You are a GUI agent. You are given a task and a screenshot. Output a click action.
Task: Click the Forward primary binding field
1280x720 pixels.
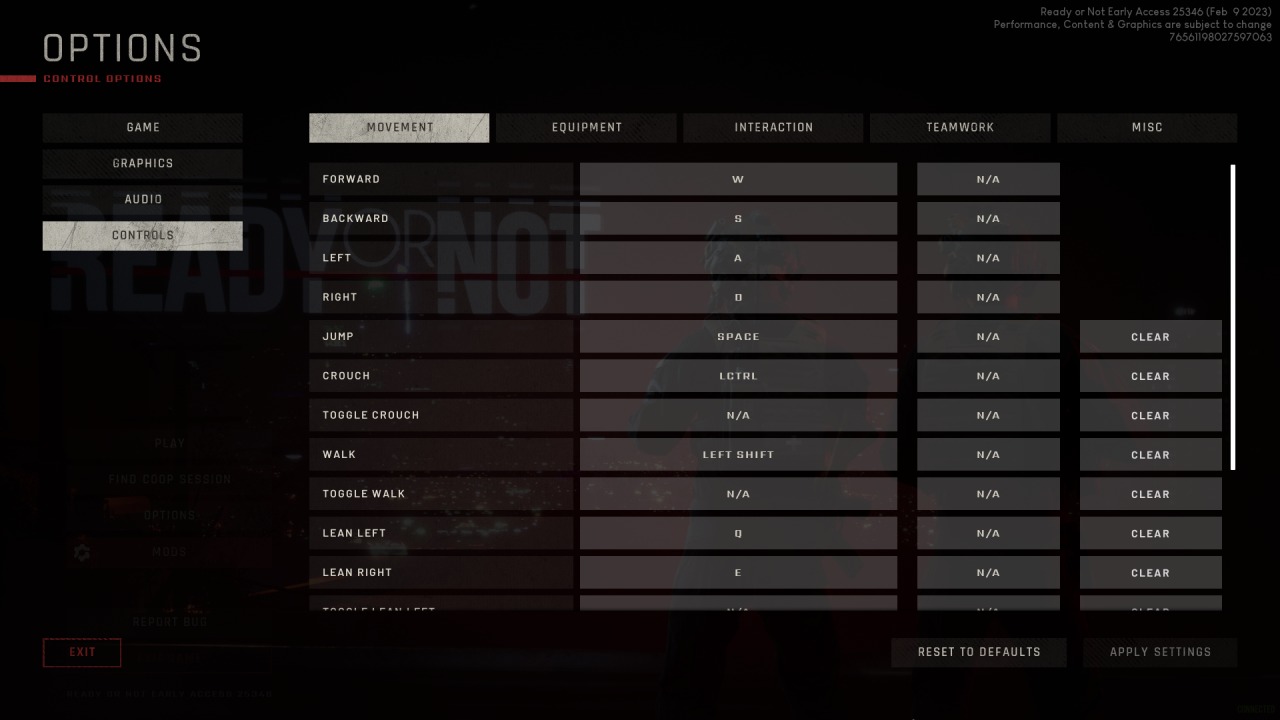[738, 178]
